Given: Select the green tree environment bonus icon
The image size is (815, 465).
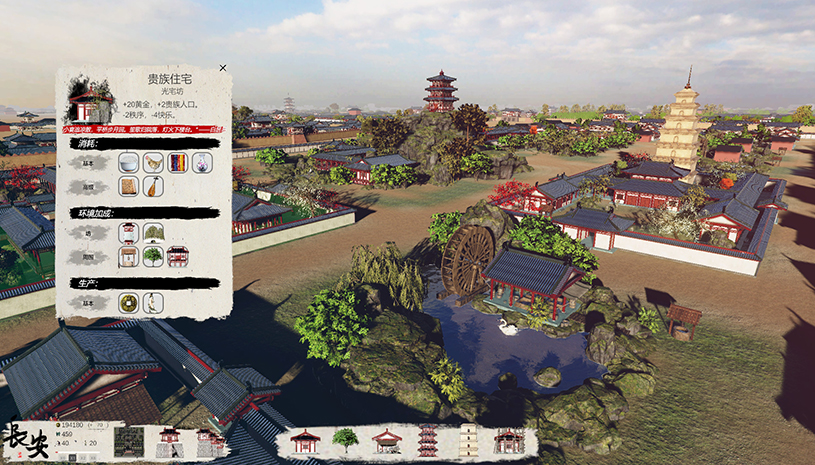Looking at the screenshot, I should [x=153, y=256].
